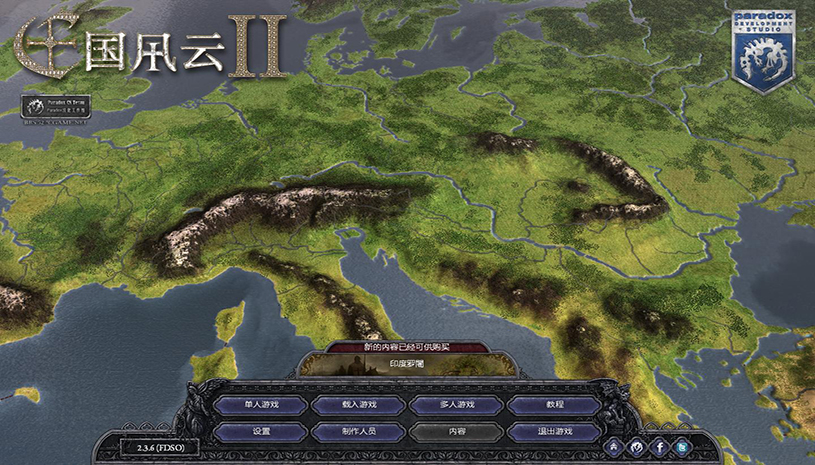Choose the multiplayer option (多人游戏)
The width and height of the screenshot is (815, 465).
(457, 405)
